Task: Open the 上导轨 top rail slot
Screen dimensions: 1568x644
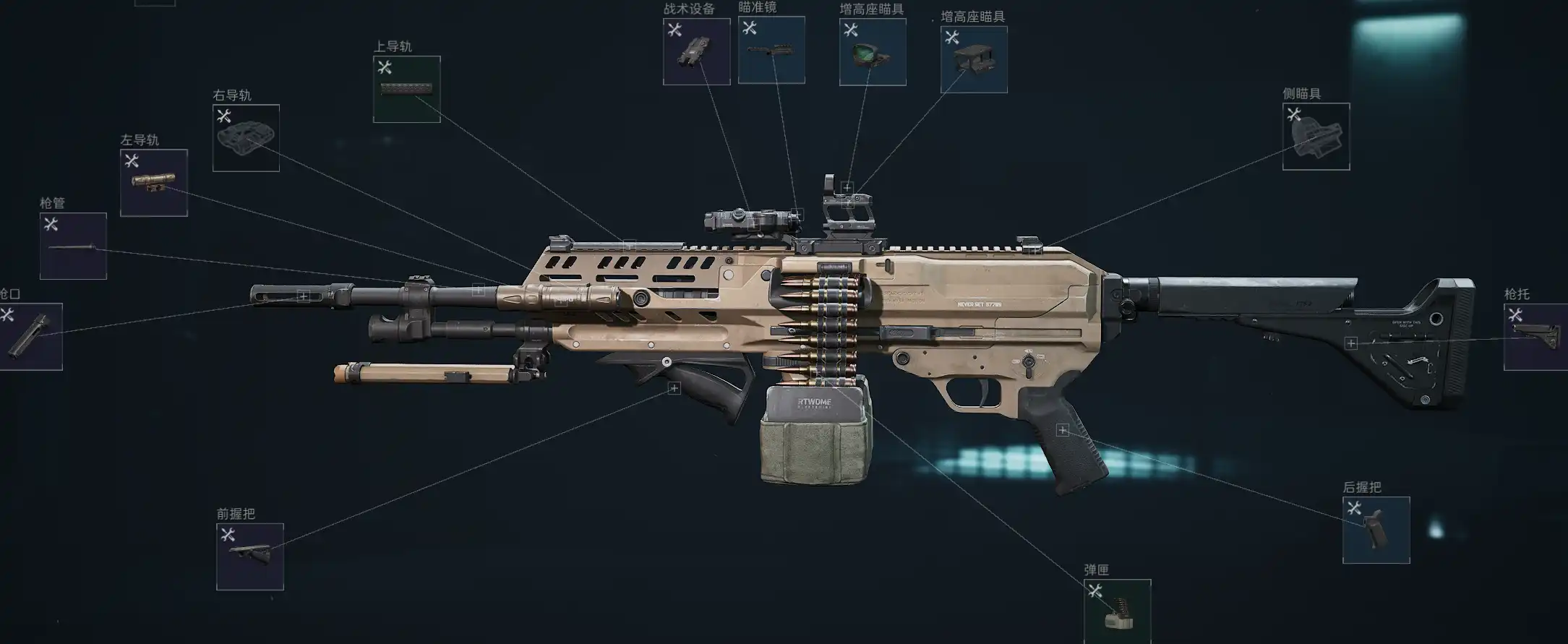Action: [x=406, y=89]
